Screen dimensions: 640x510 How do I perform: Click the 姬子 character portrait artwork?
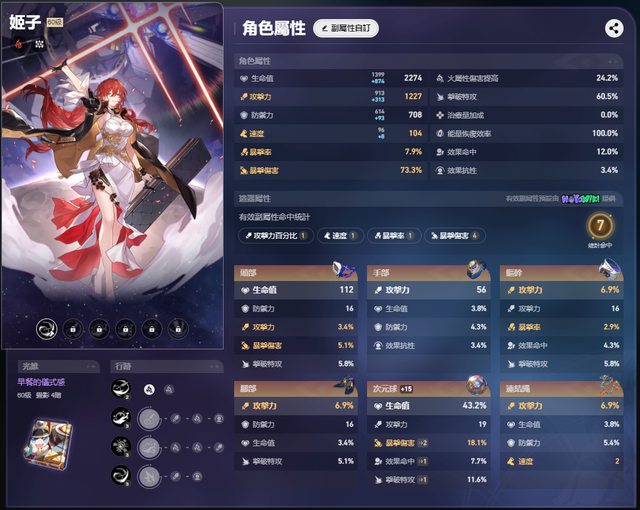pos(110,170)
